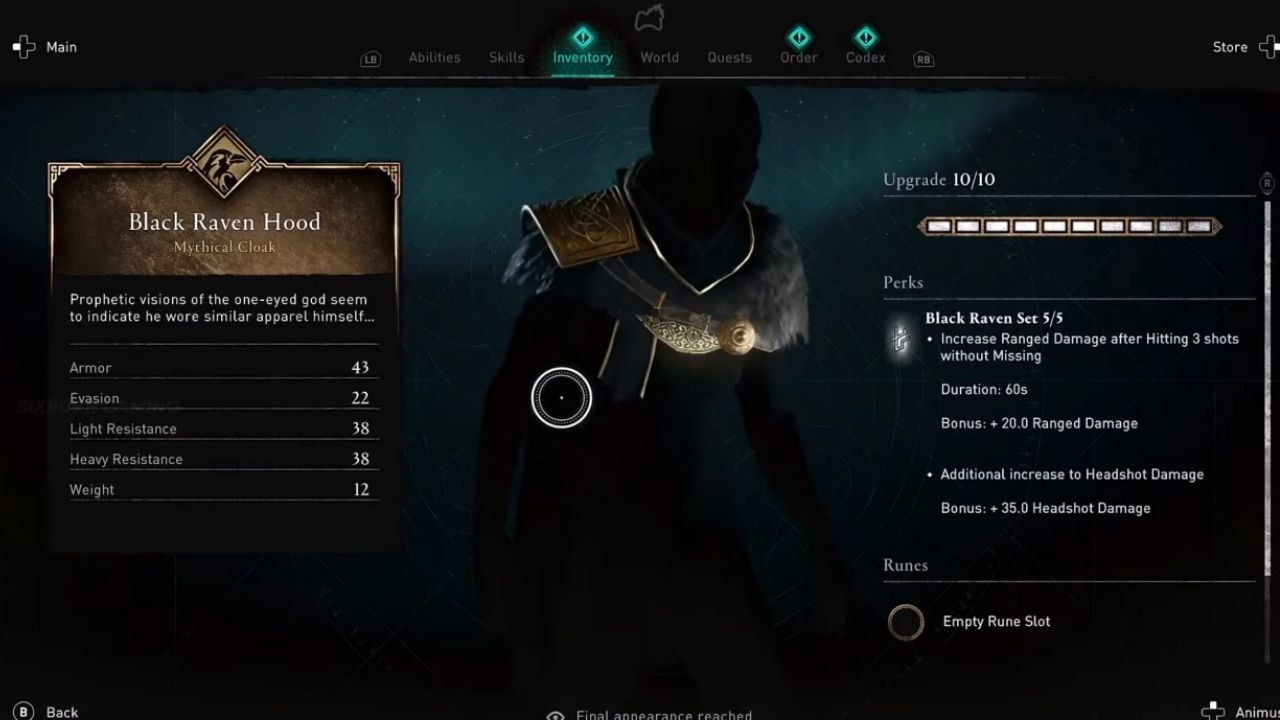This screenshot has width=1280, height=720.
Task: Select the Order diamond icon
Action: (x=798, y=35)
